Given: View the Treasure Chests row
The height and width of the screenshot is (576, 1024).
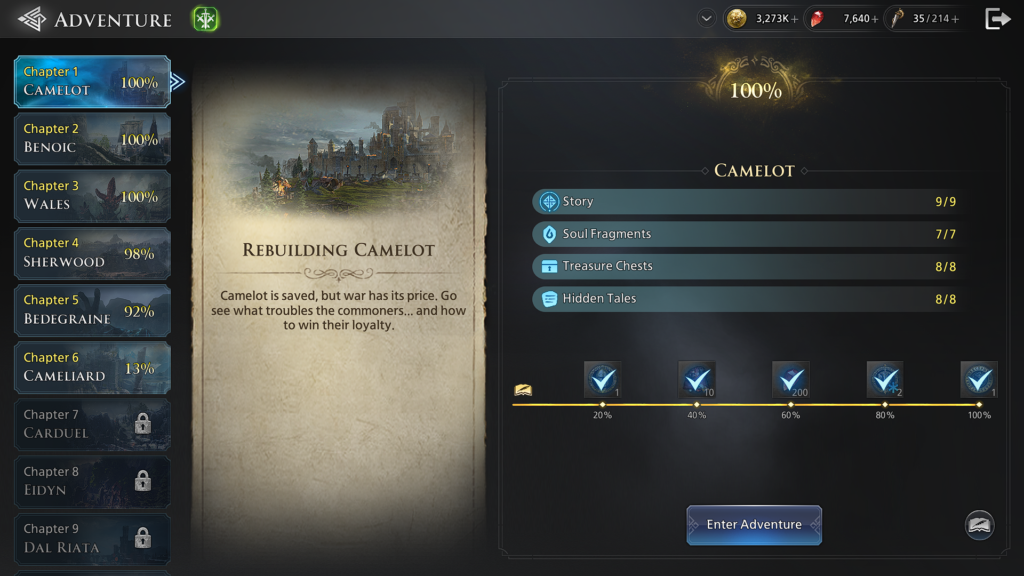Looking at the screenshot, I should coord(746,266).
